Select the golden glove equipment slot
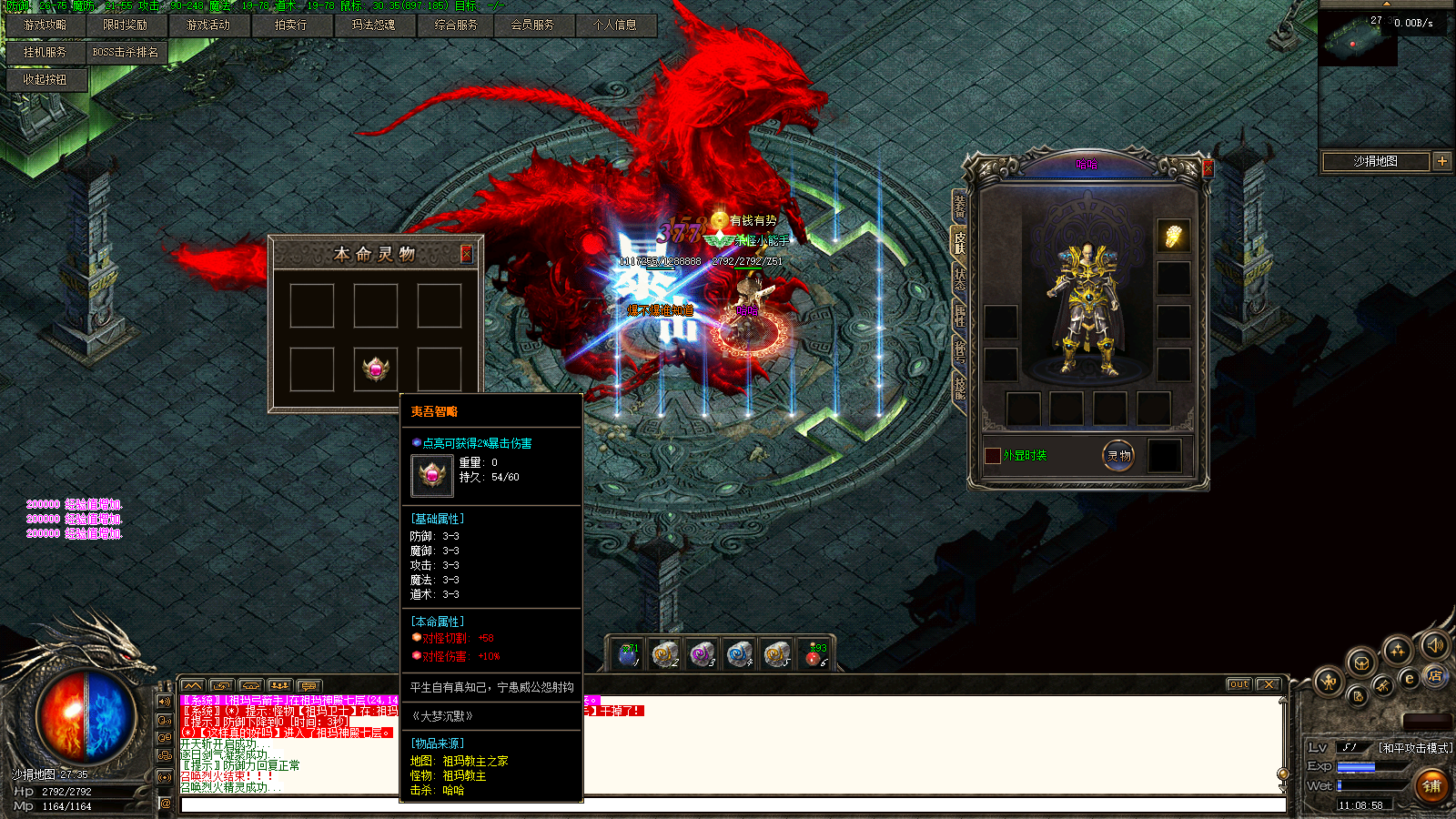Screen dimensions: 1456x819 pyautogui.click(x=1173, y=237)
